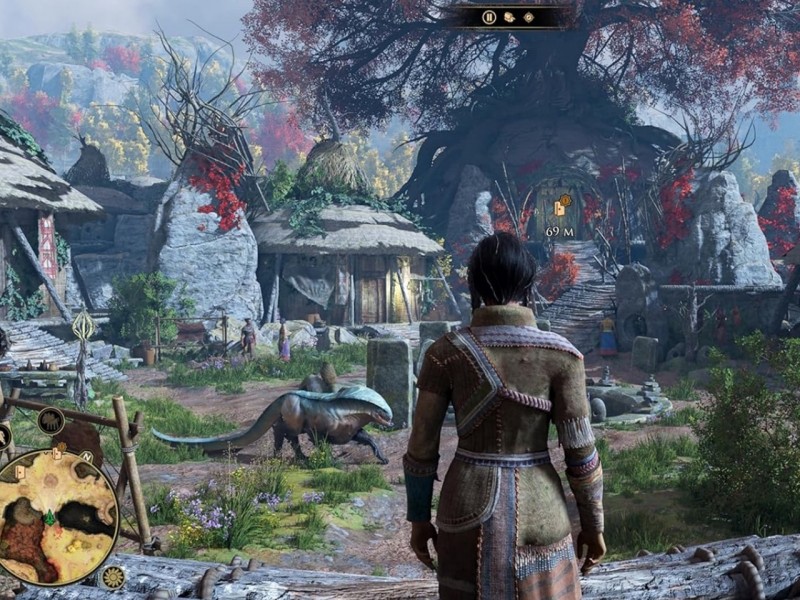This screenshot has width=800, height=600.
Task: Select the diamond compass icon in the top bar
Action: point(529,17)
